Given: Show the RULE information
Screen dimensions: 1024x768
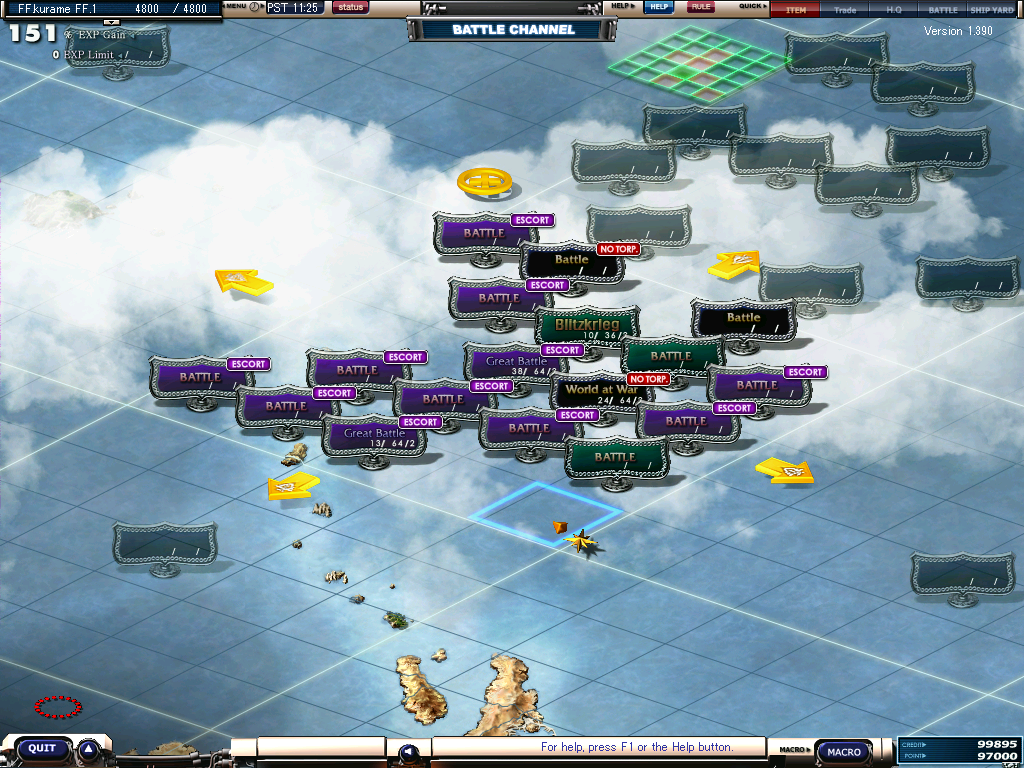Looking at the screenshot, I should [x=701, y=7].
